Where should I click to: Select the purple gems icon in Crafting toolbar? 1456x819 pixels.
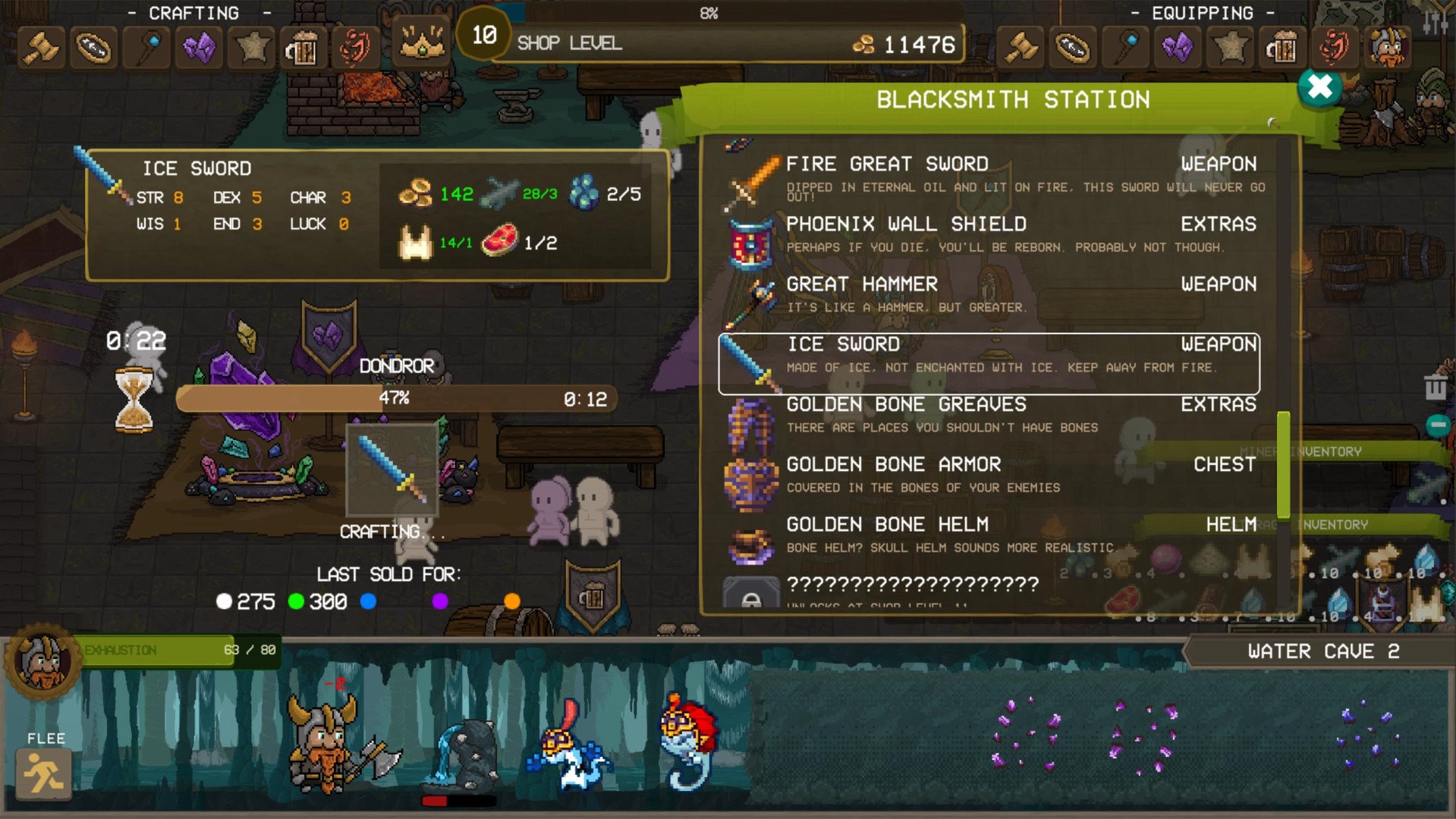click(x=199, y=47)
